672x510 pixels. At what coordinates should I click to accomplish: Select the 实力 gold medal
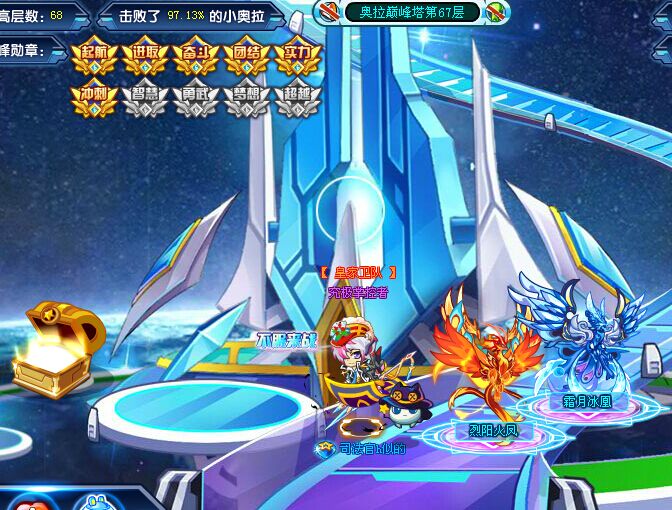(x=298, y=55)
